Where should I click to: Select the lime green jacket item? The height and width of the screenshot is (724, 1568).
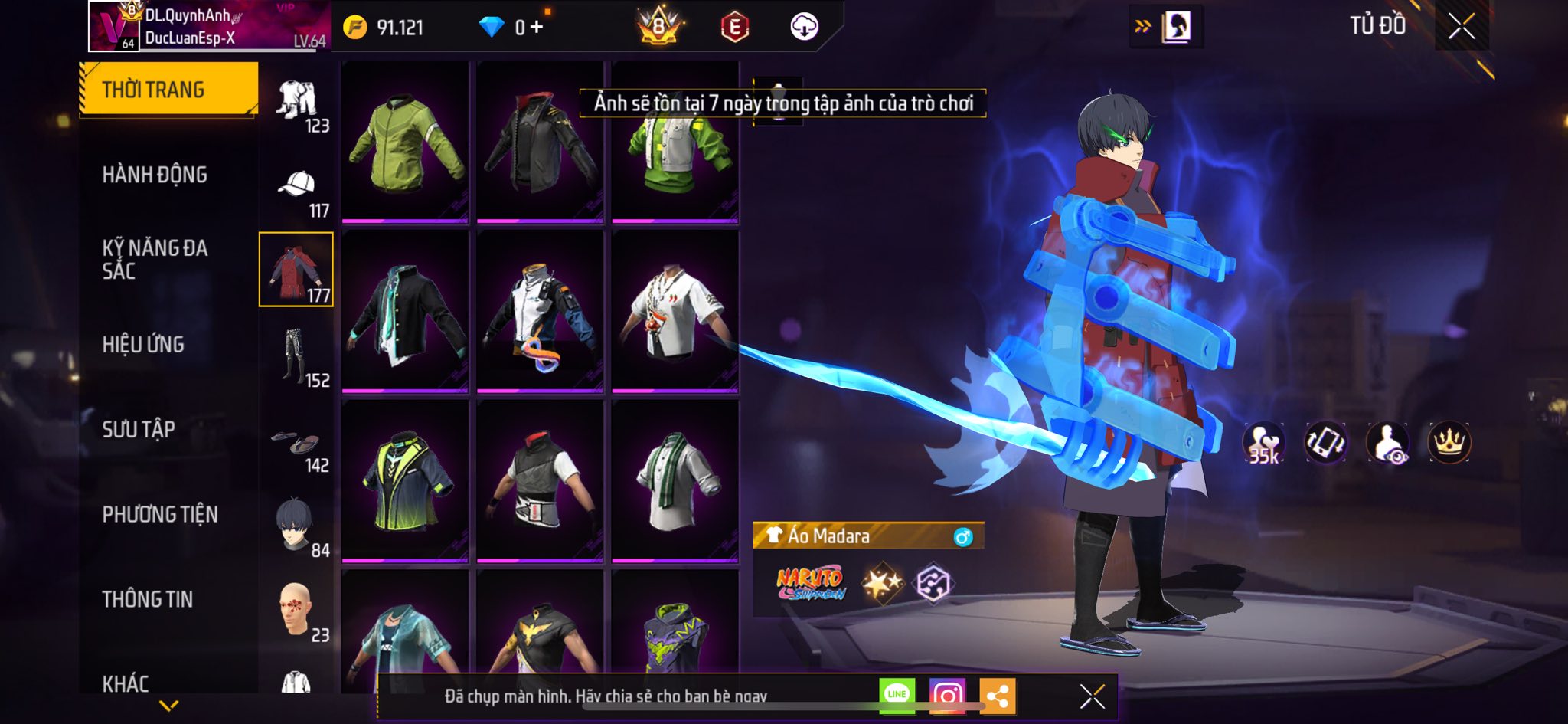[x=405, y=143]
